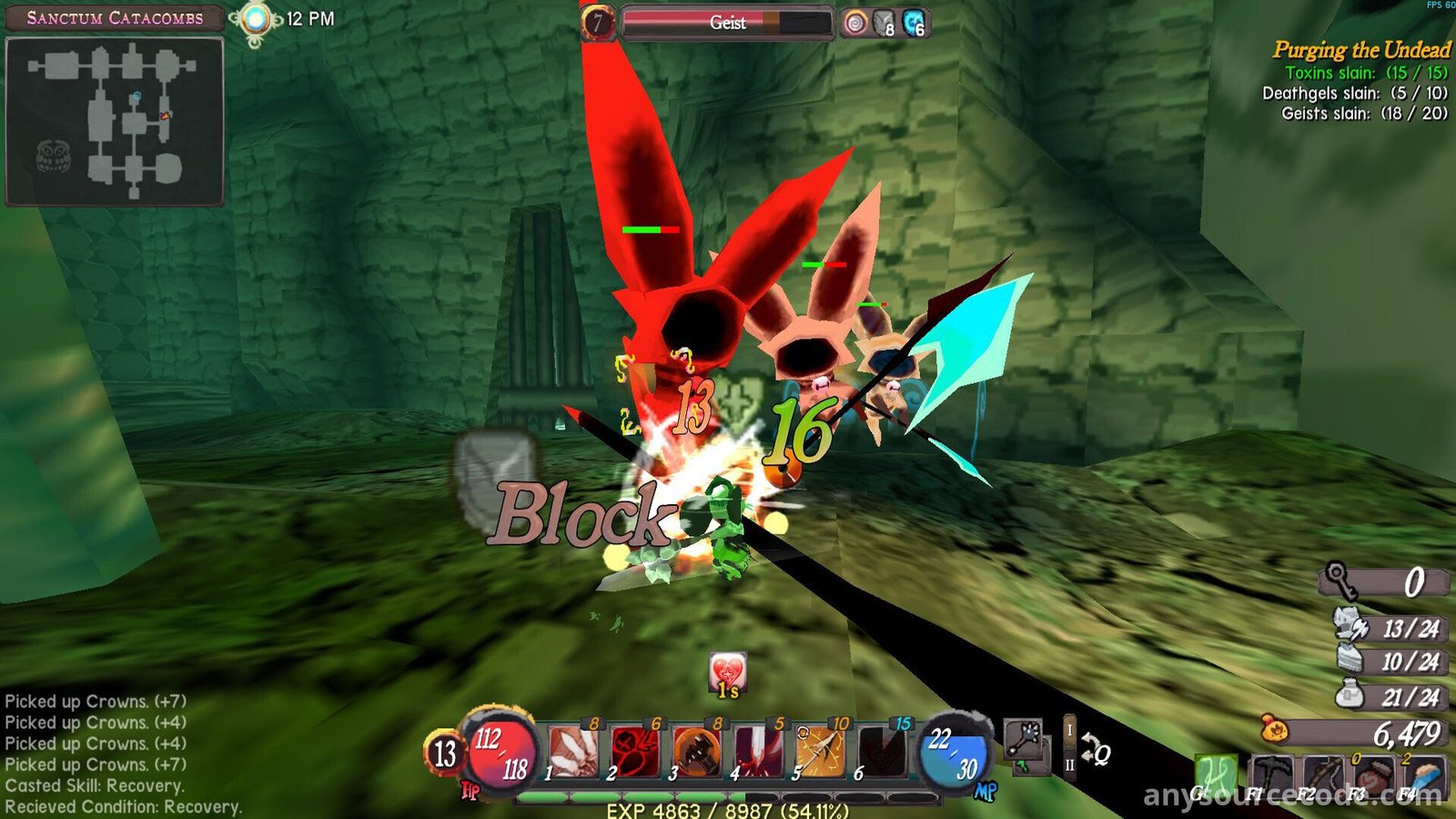
Task: Click the Recovery heart buff icon
Action: (727, 673)
